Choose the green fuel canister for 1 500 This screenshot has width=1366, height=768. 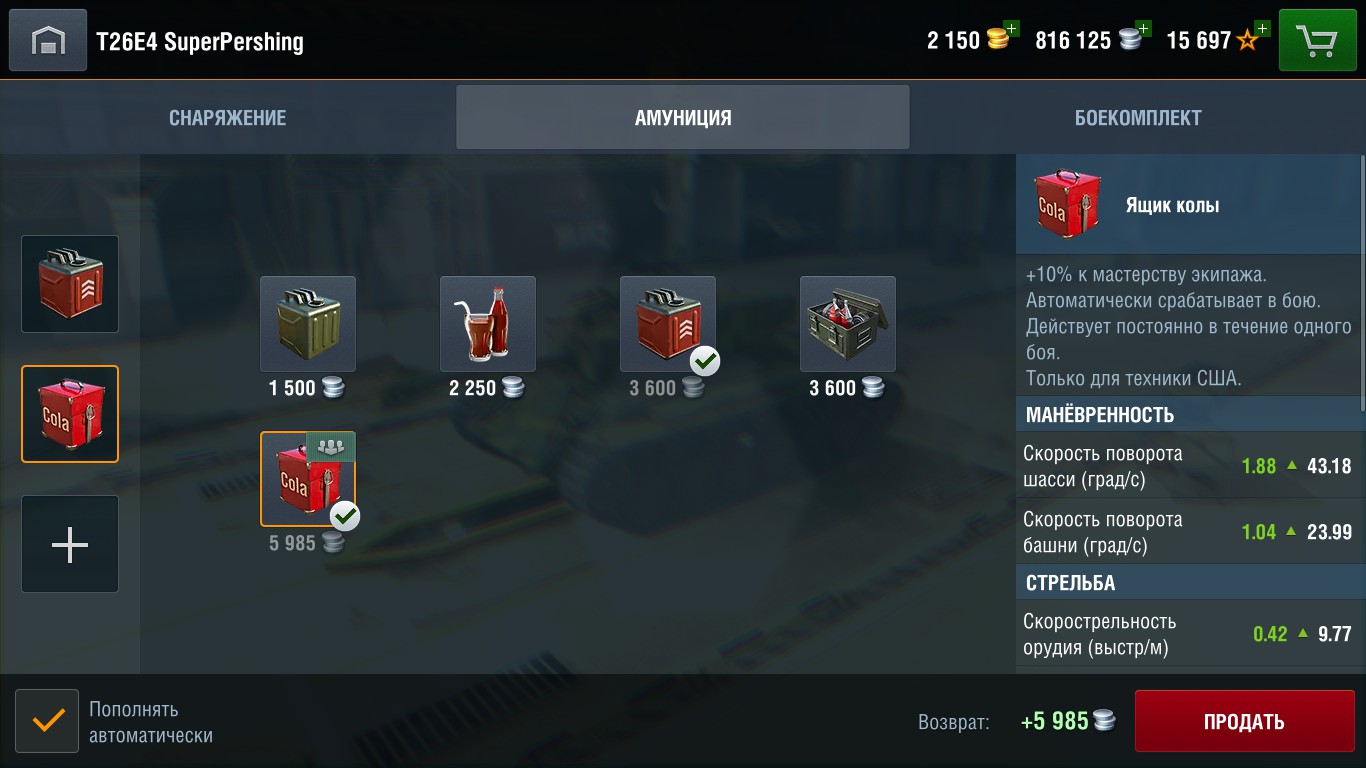coord(308,324)
